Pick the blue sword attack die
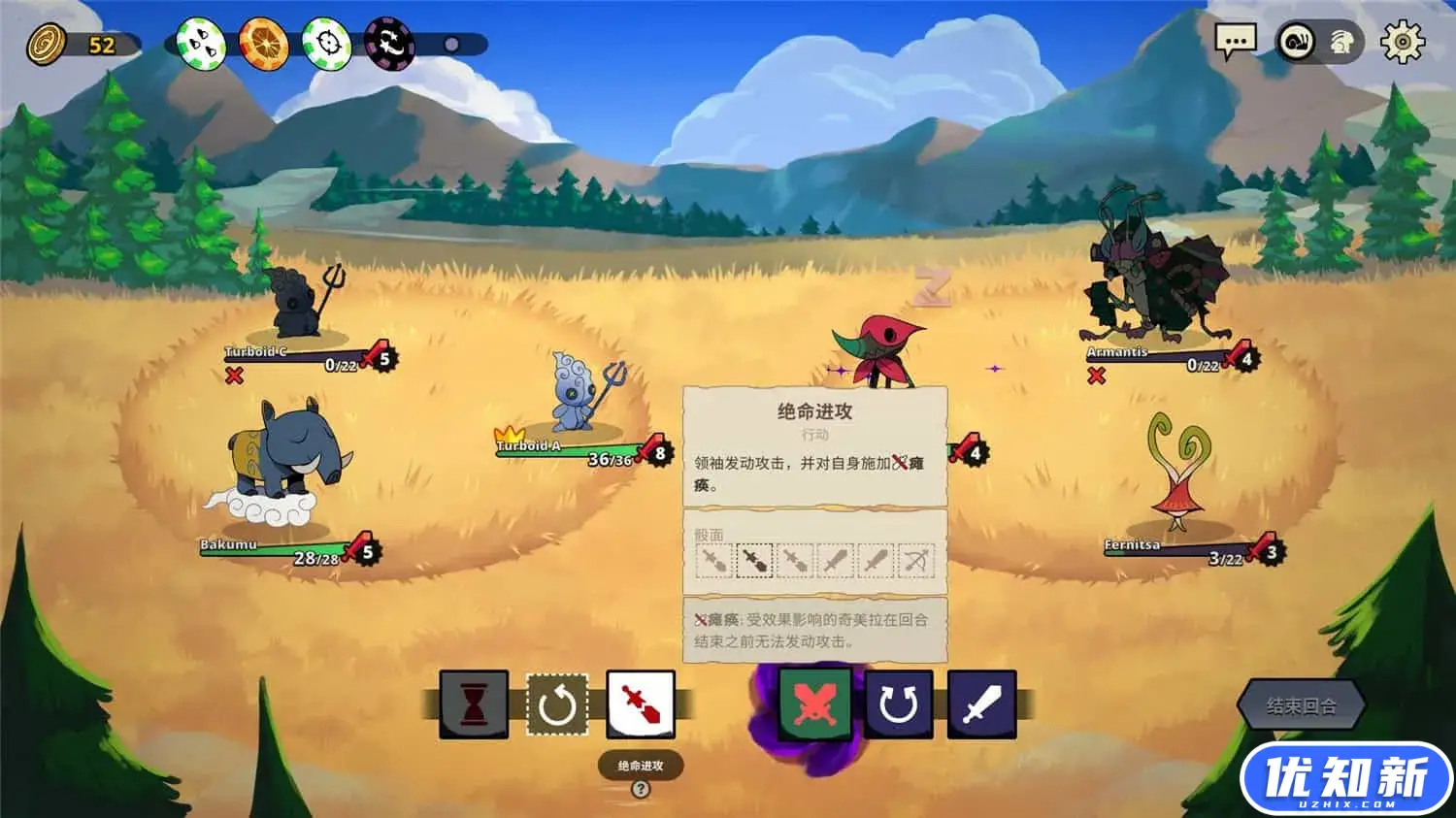The height and width of the screenshot is (818, 1456). (x=981, y=703)
